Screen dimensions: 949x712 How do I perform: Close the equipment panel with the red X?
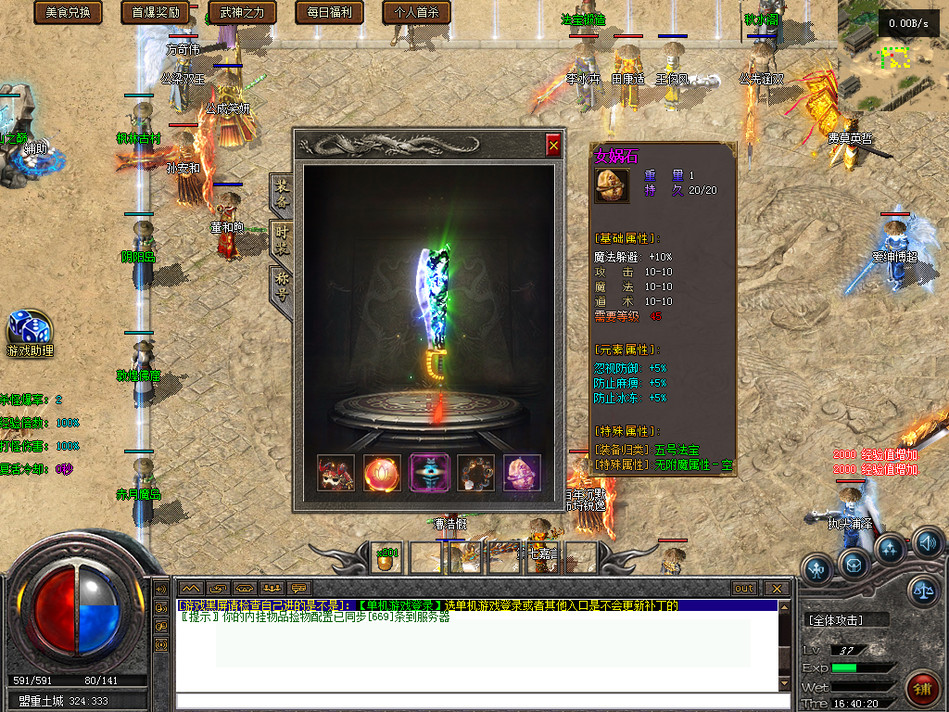tap(553, 146)
